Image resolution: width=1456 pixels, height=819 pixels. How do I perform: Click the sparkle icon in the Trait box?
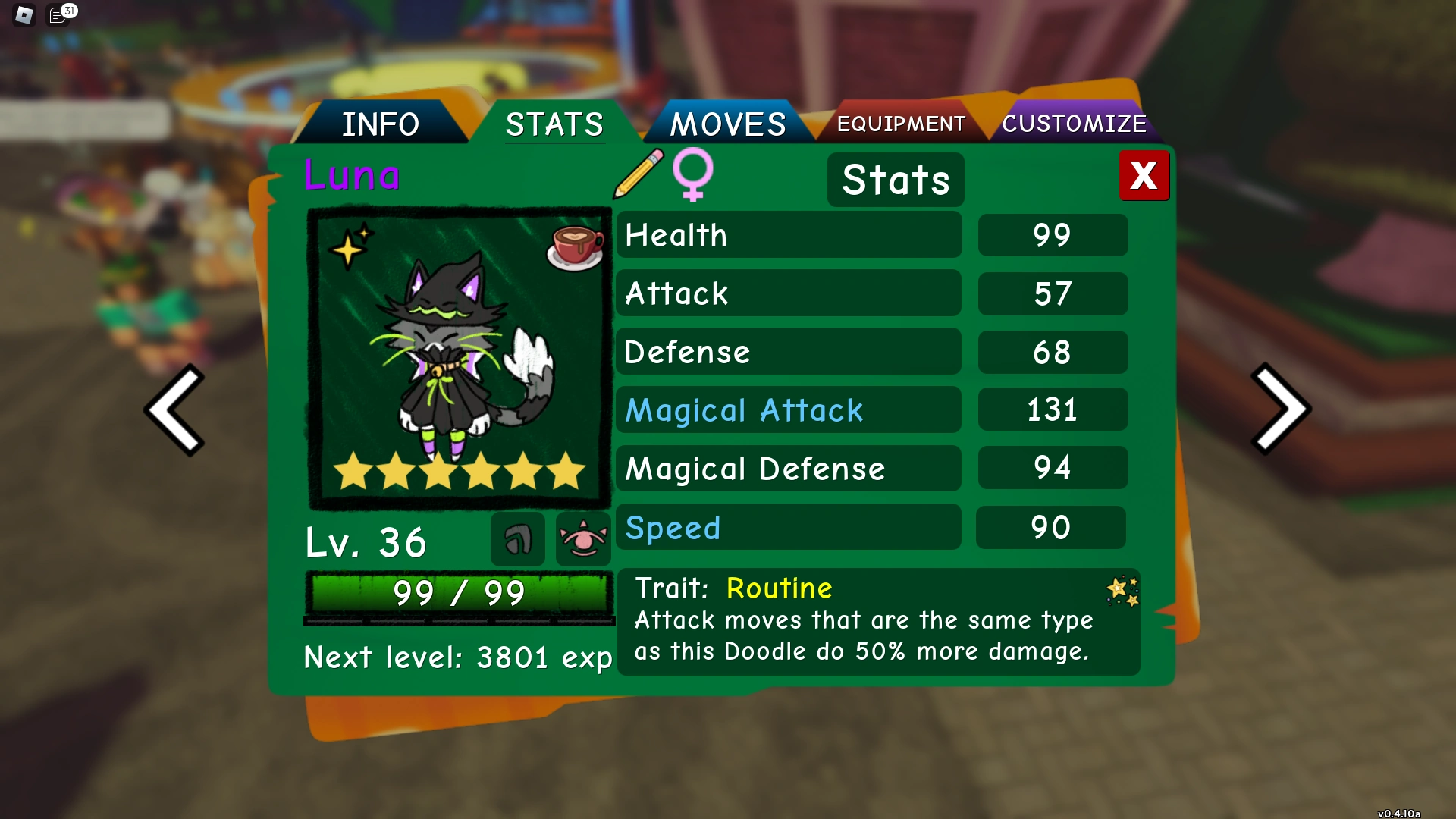coord(1122,591)
